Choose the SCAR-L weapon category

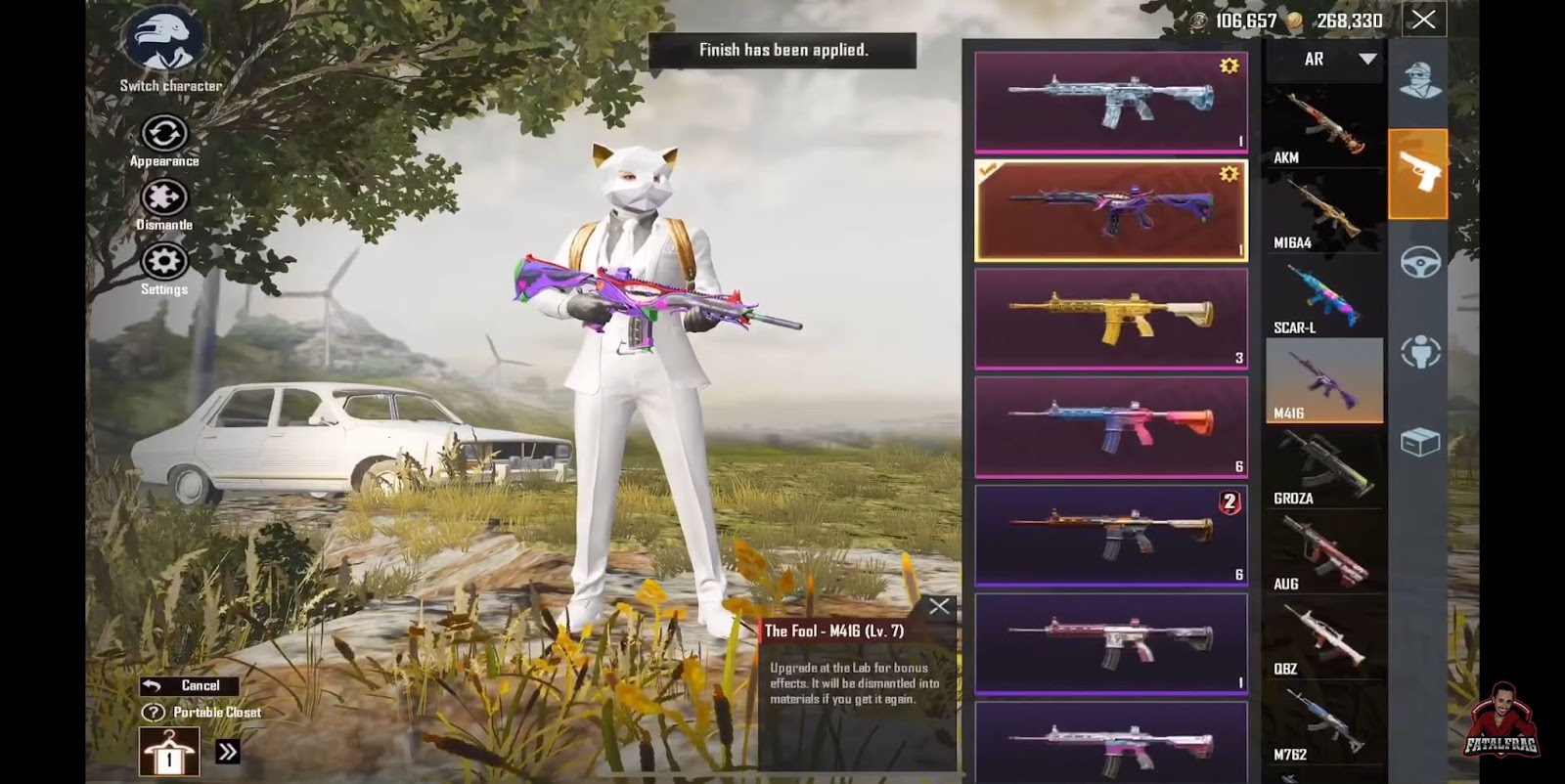pyautogui.click(x=1323, y=297)
